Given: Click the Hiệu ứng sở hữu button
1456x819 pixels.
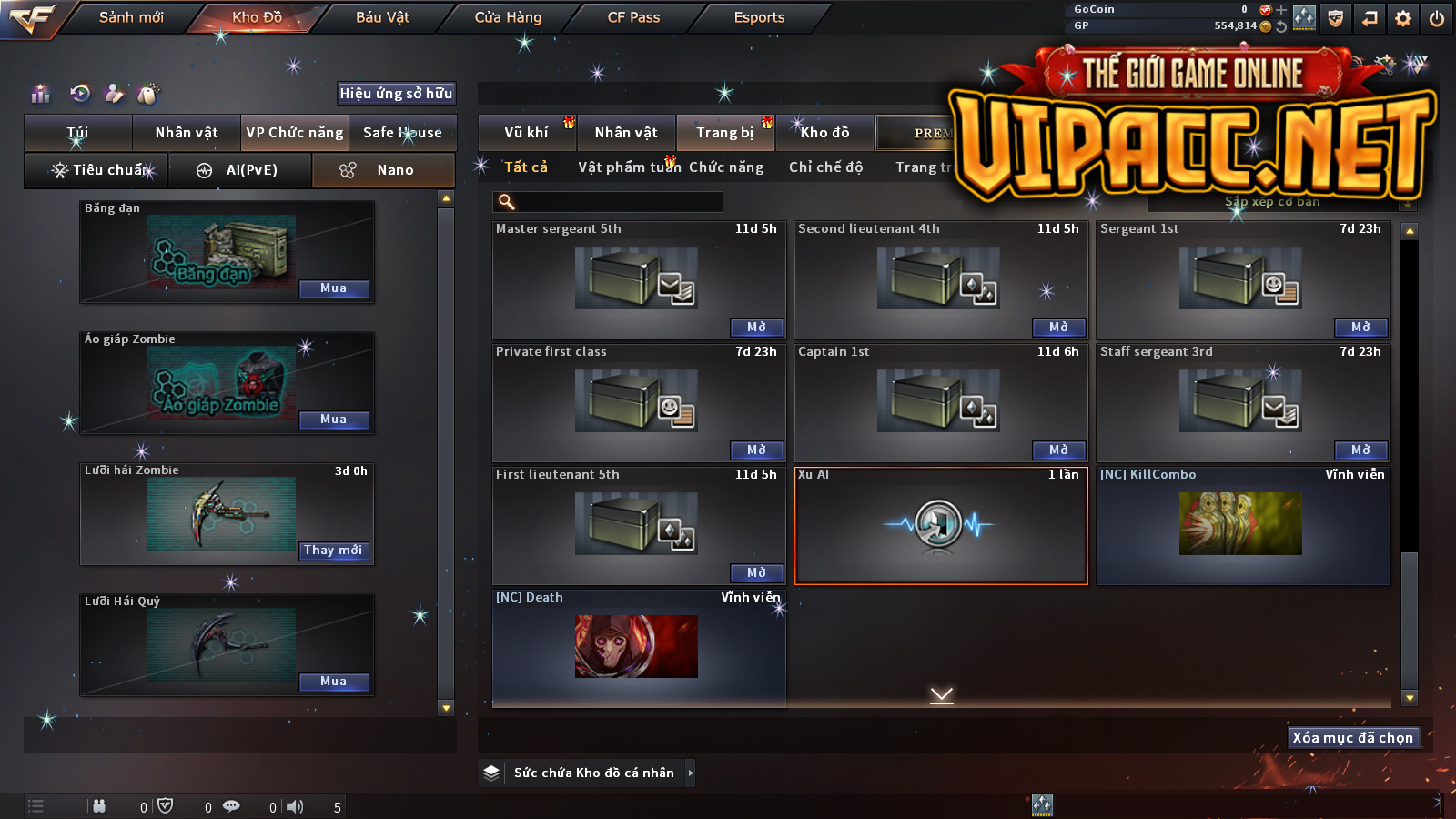Looking at the screenshot, I should (x=396, y=93).
